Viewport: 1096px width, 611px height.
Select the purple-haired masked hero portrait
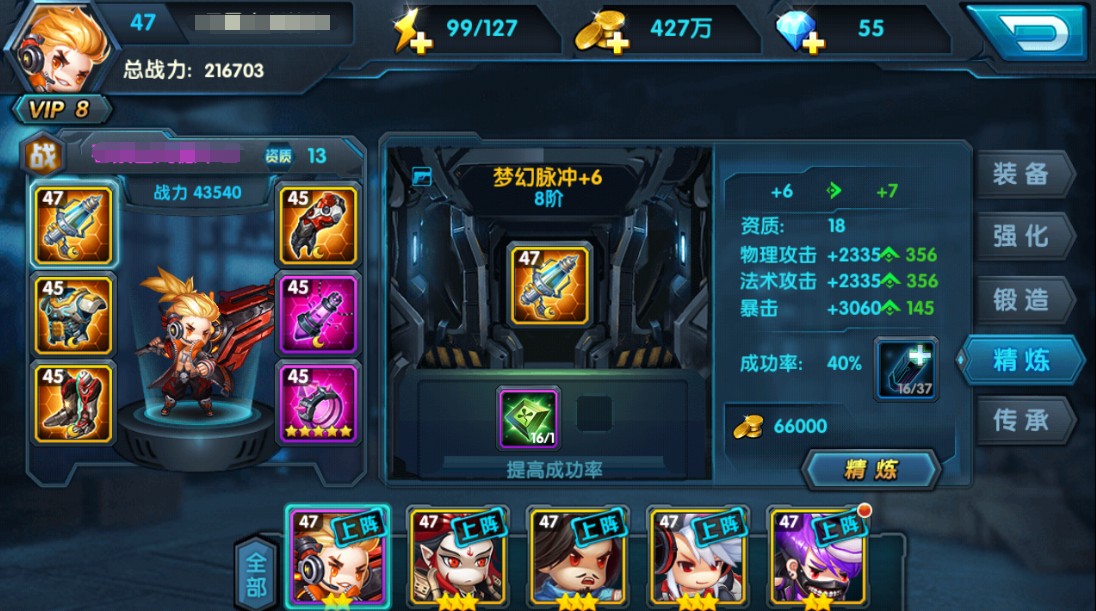point(815,555)
